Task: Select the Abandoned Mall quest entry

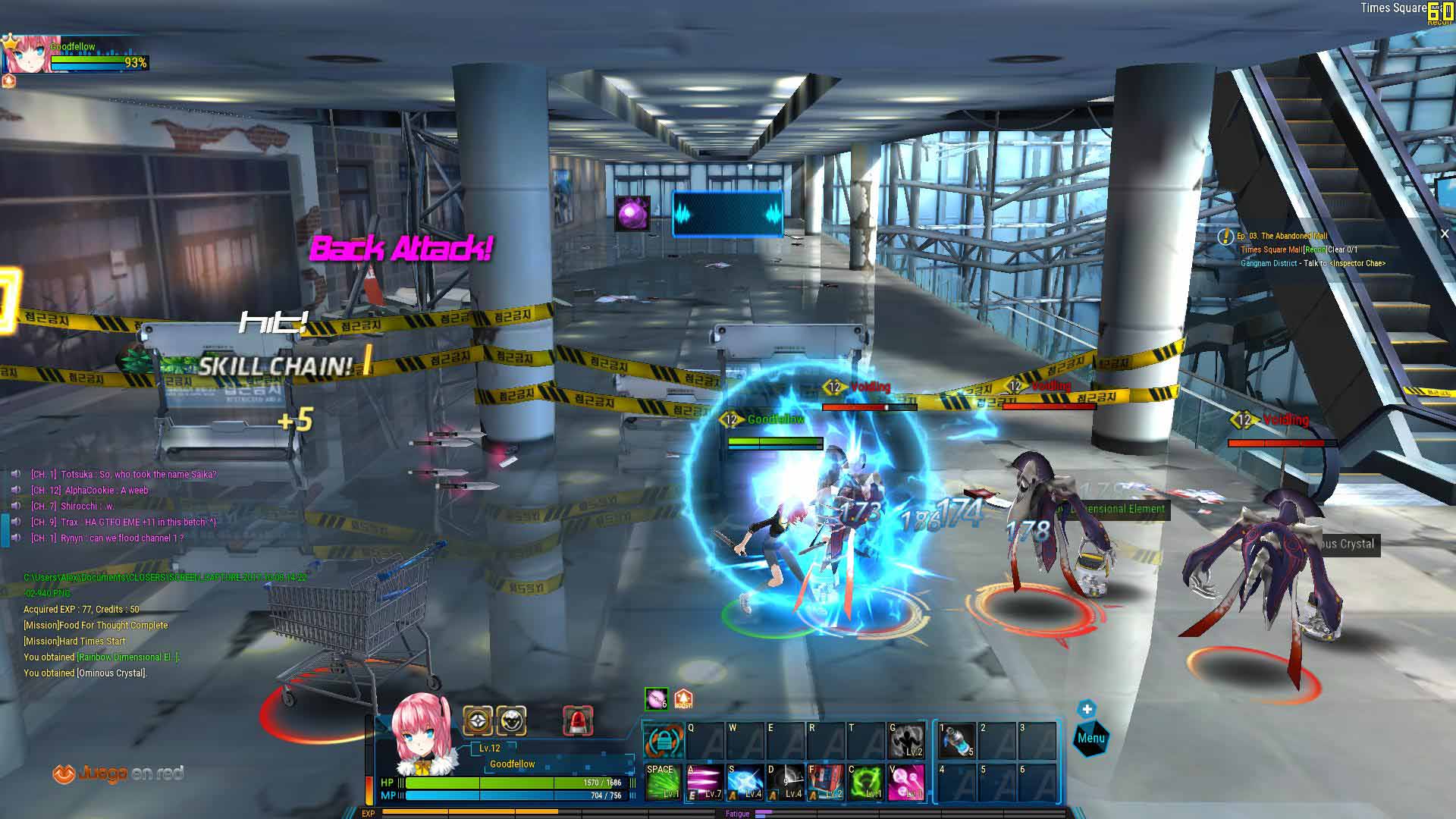Action: 1282,236
